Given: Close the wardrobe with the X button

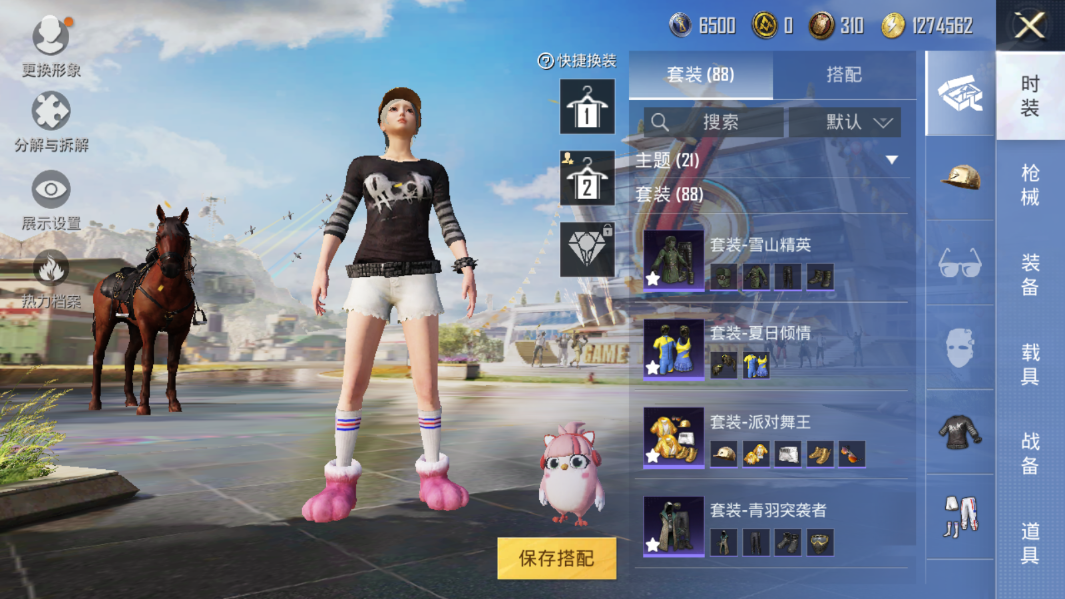Looking at the screenshot, I should point(1029,25).
